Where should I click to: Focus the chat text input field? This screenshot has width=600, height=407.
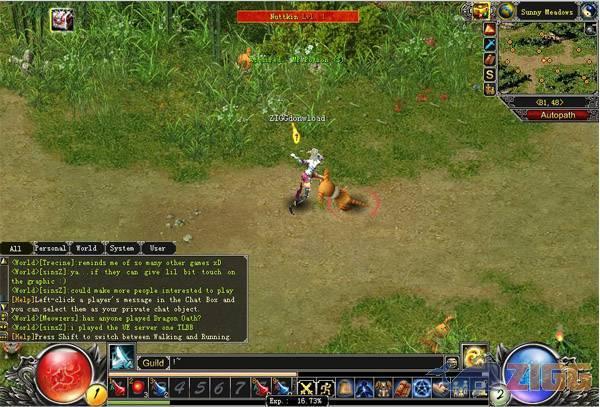click(x=300, y=362)
